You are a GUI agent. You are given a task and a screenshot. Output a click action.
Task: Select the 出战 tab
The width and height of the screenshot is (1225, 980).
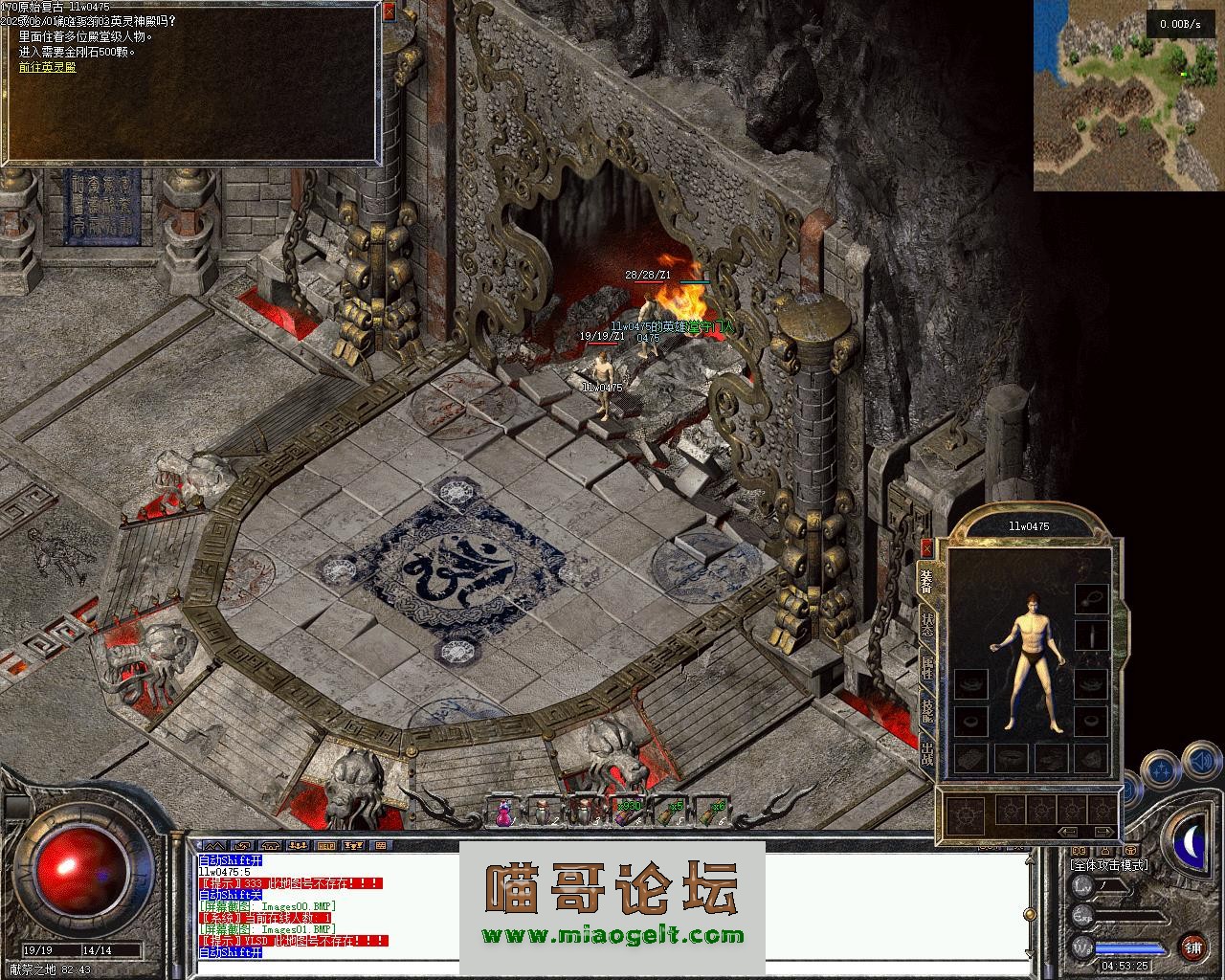pyautogui.click(x=926, y=753)
